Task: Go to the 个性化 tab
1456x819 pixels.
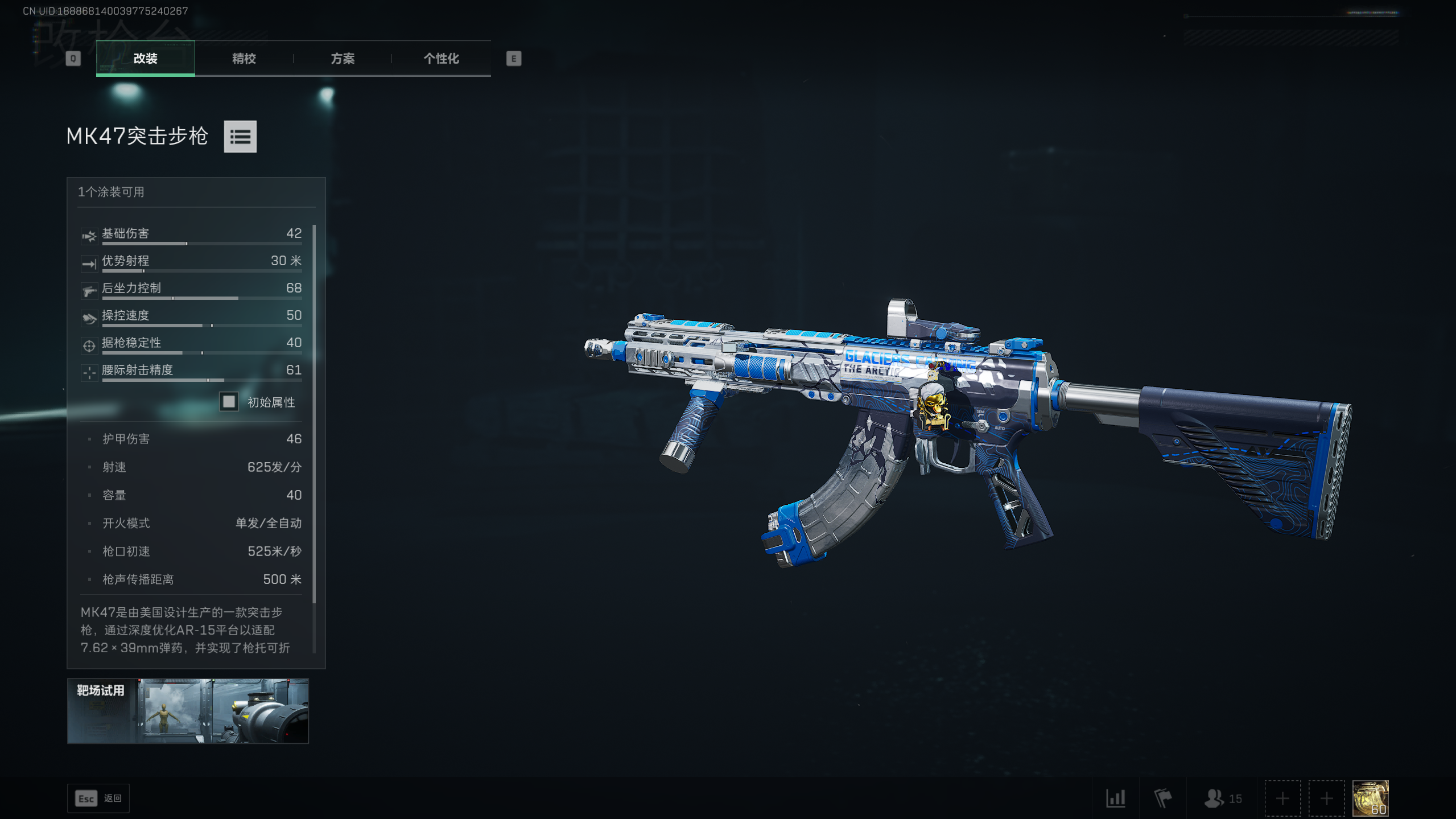Action: 441,59
